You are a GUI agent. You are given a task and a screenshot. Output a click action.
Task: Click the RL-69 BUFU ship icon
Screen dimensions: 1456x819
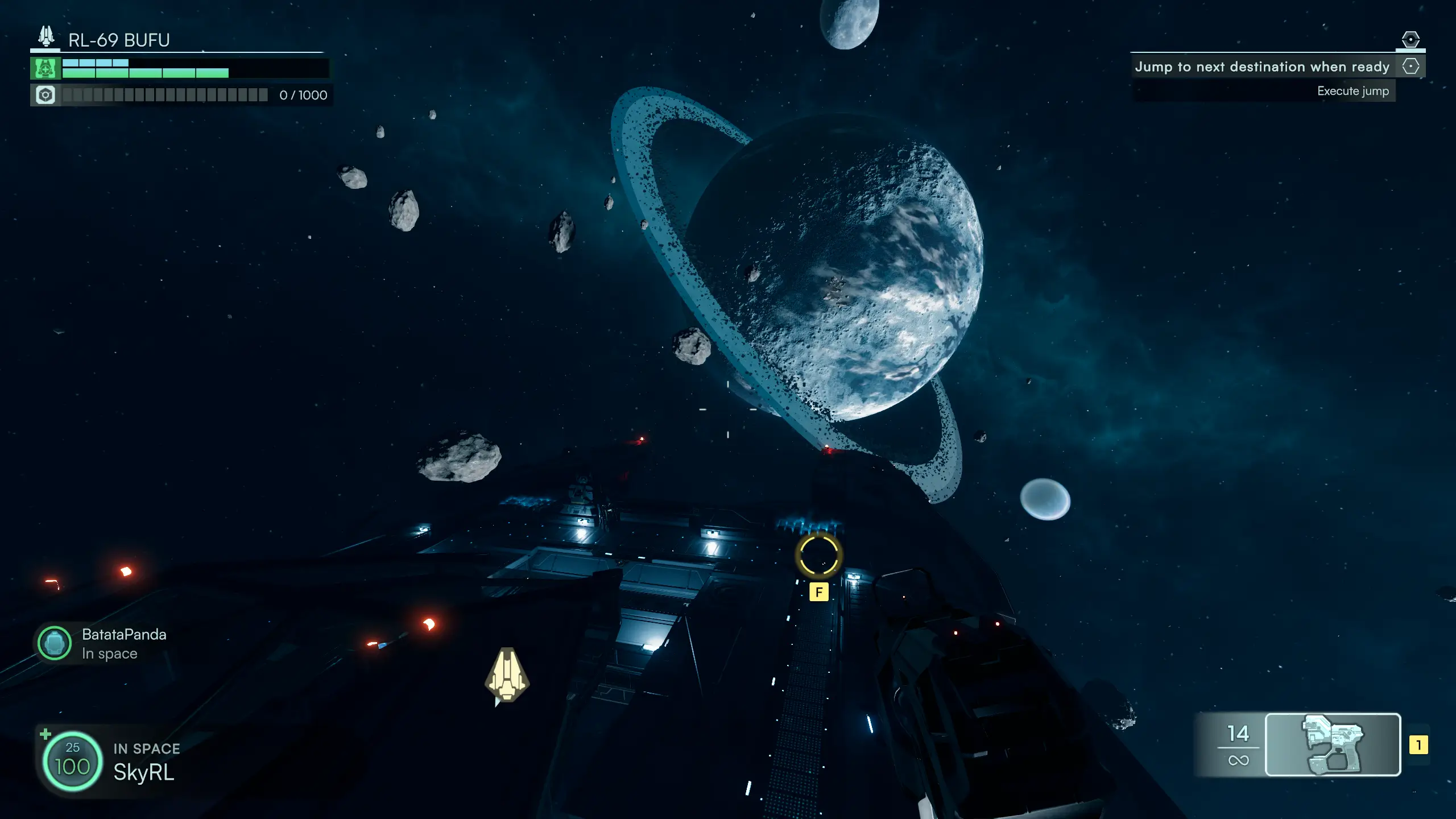coord(46,36)
